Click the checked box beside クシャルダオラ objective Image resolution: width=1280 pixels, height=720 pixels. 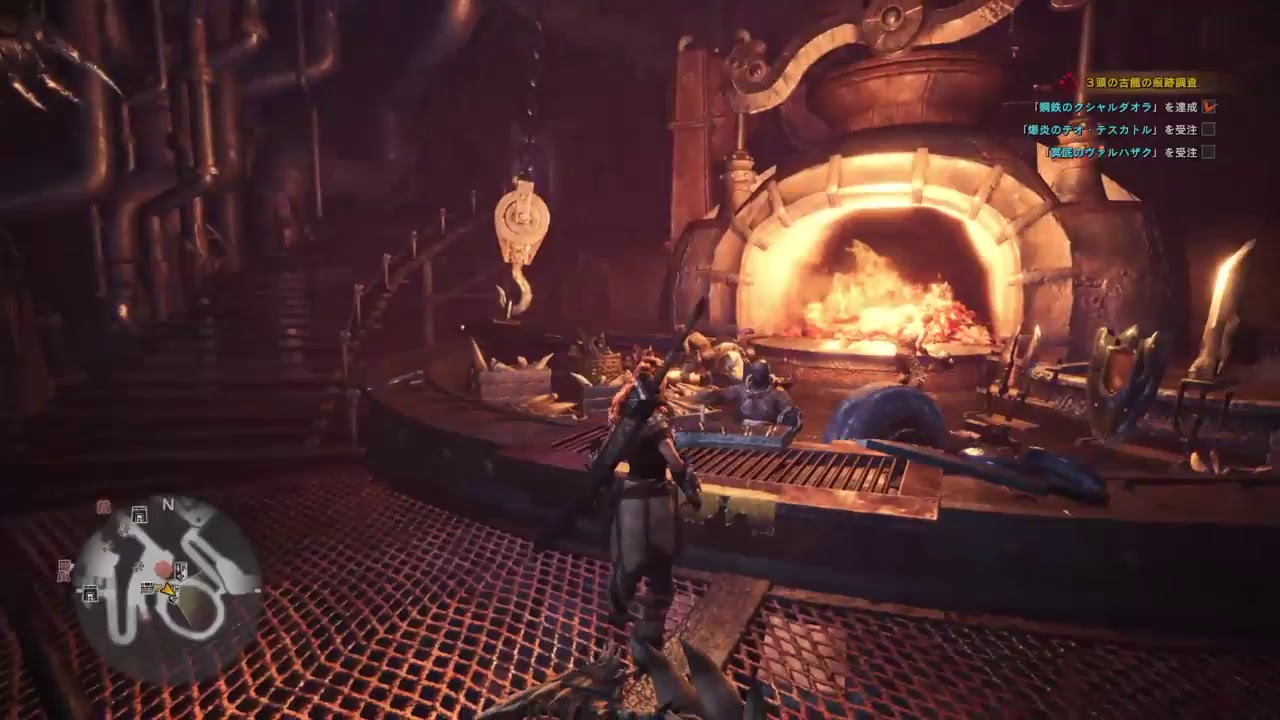pos(1209,106)
